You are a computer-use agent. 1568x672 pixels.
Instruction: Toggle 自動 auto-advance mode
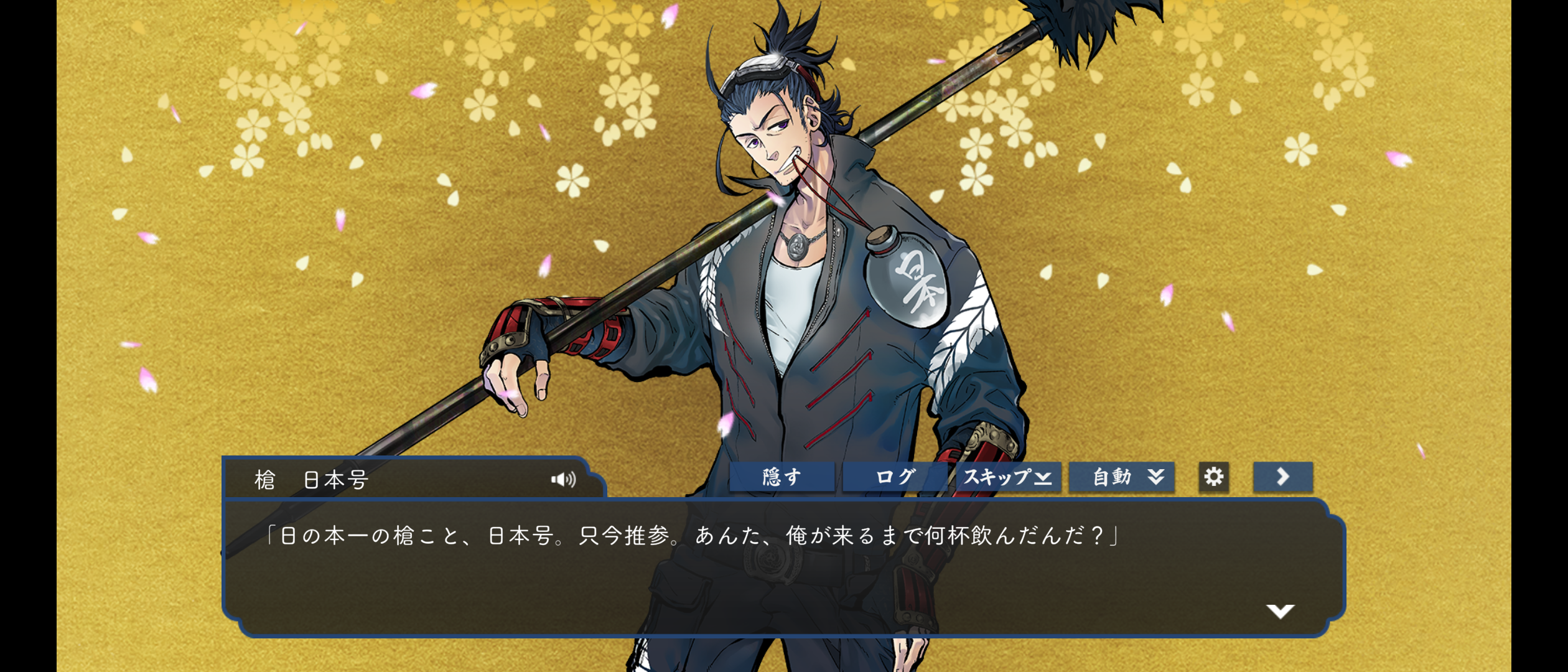coord(1121,477)
